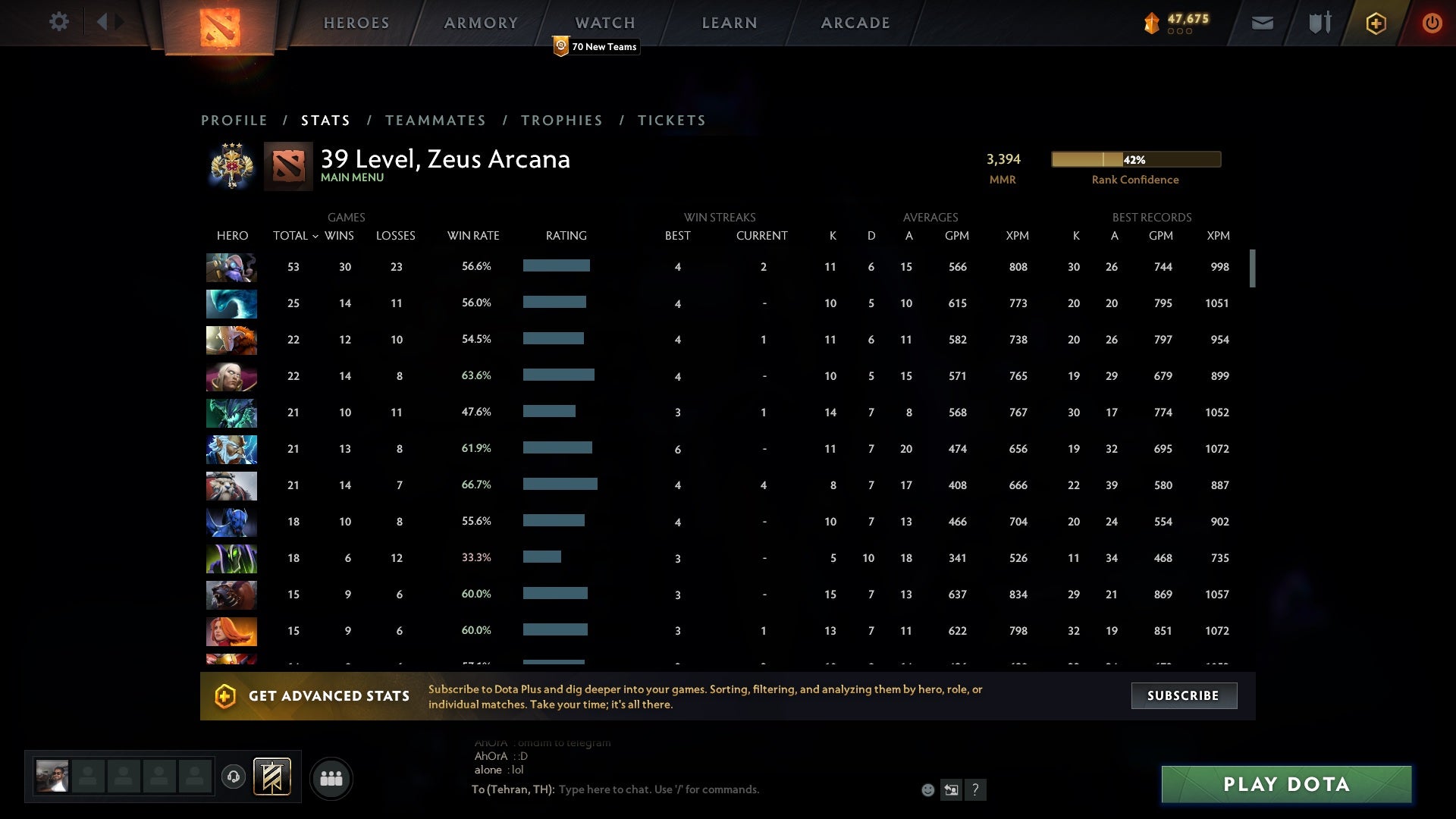Switch to the TEAMMATES tab
This screenshot has height=819, width=1456.
click(x=435, y=120)
